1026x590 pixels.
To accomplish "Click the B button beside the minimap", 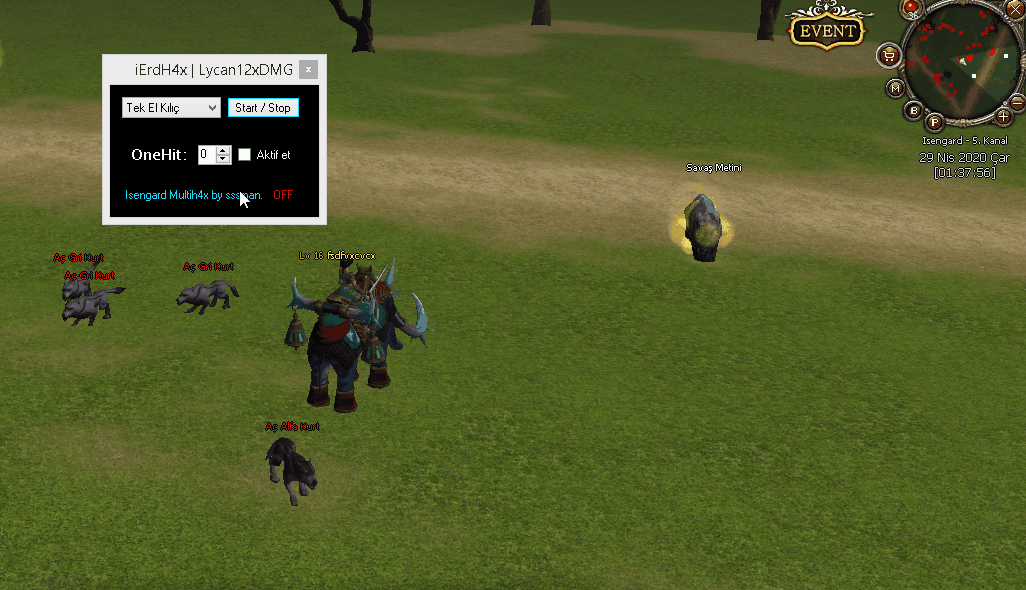I will point(912,109).
